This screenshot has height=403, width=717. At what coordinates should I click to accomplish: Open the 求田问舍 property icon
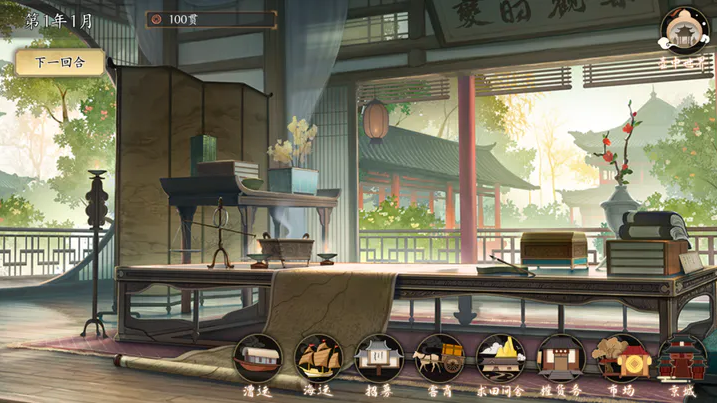(501, 359)
